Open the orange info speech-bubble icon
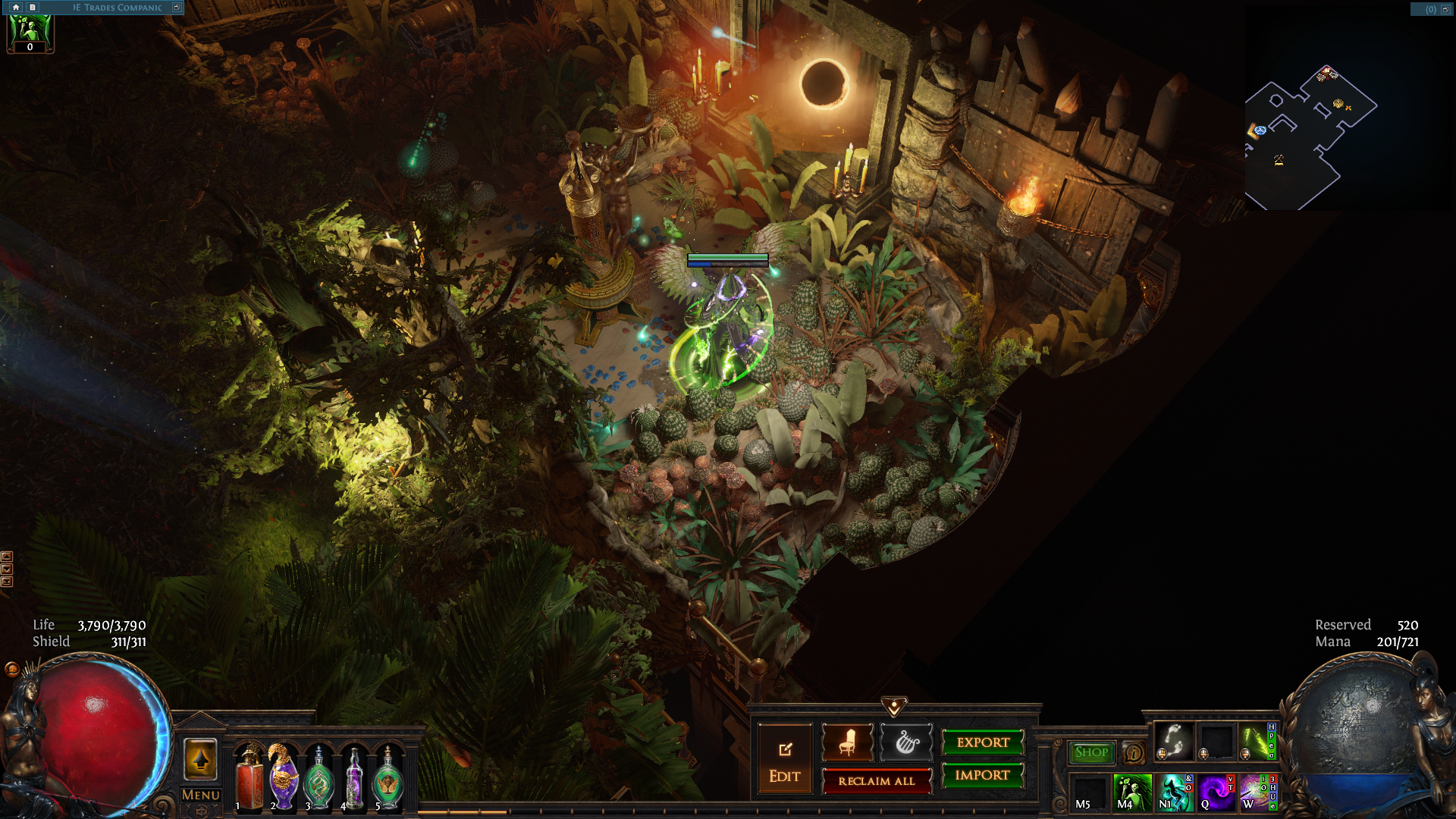This screenshot has height=819, width=1456. pos(1134,753)
